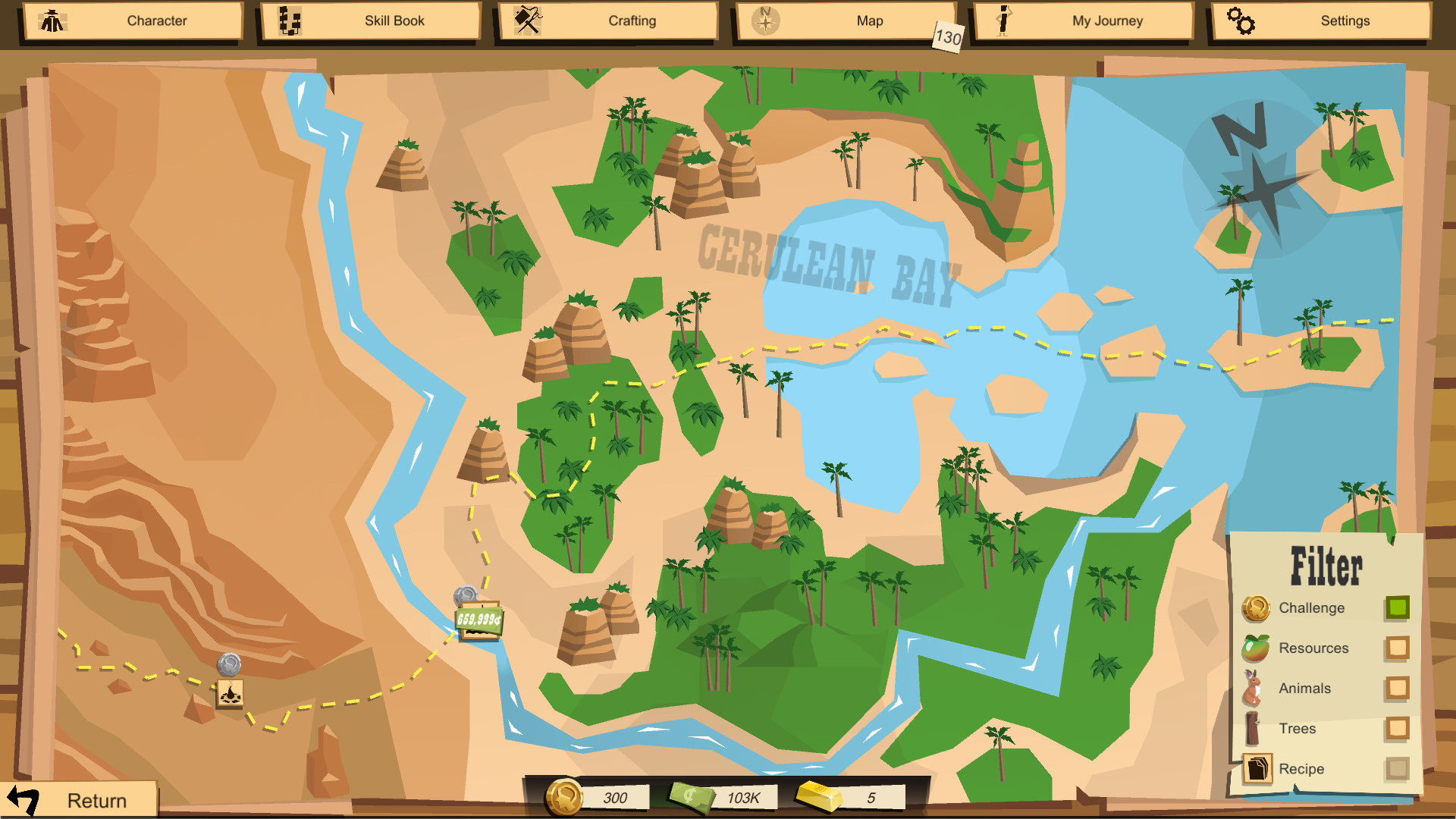This screenshot has height=819, width=1456.
Task: Click the 130 notification badge on the Map tab
Action: point(948,36)
